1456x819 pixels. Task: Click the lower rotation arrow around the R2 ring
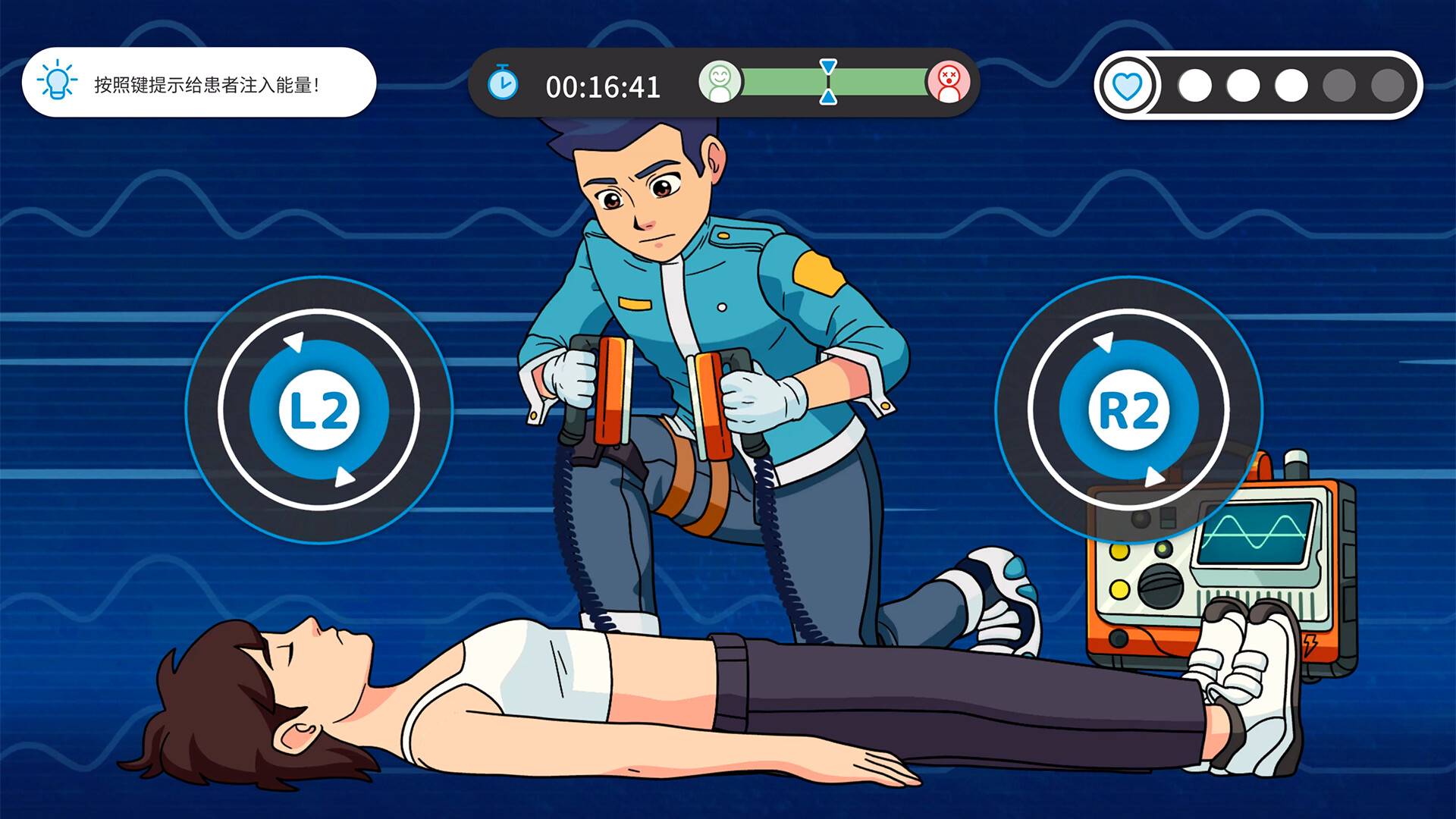[x=1156, y=475]
